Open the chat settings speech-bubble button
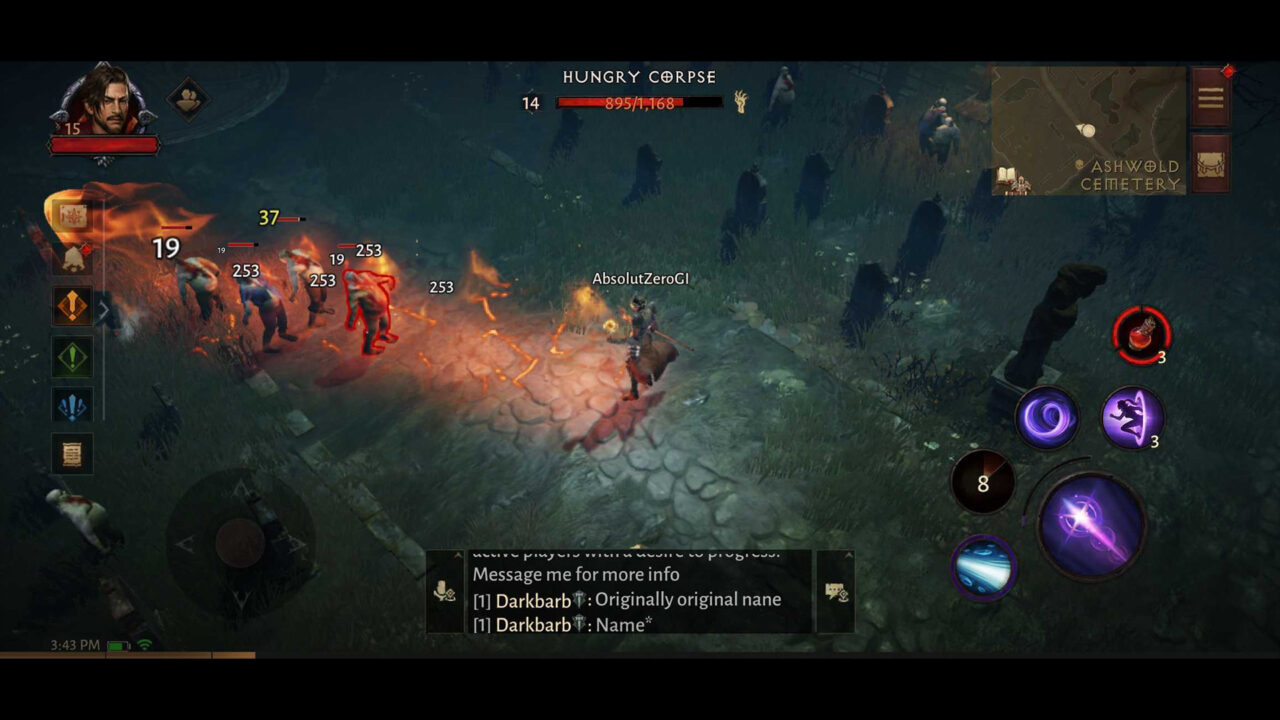Screen dimensions: 1280x720 point(836,592)
